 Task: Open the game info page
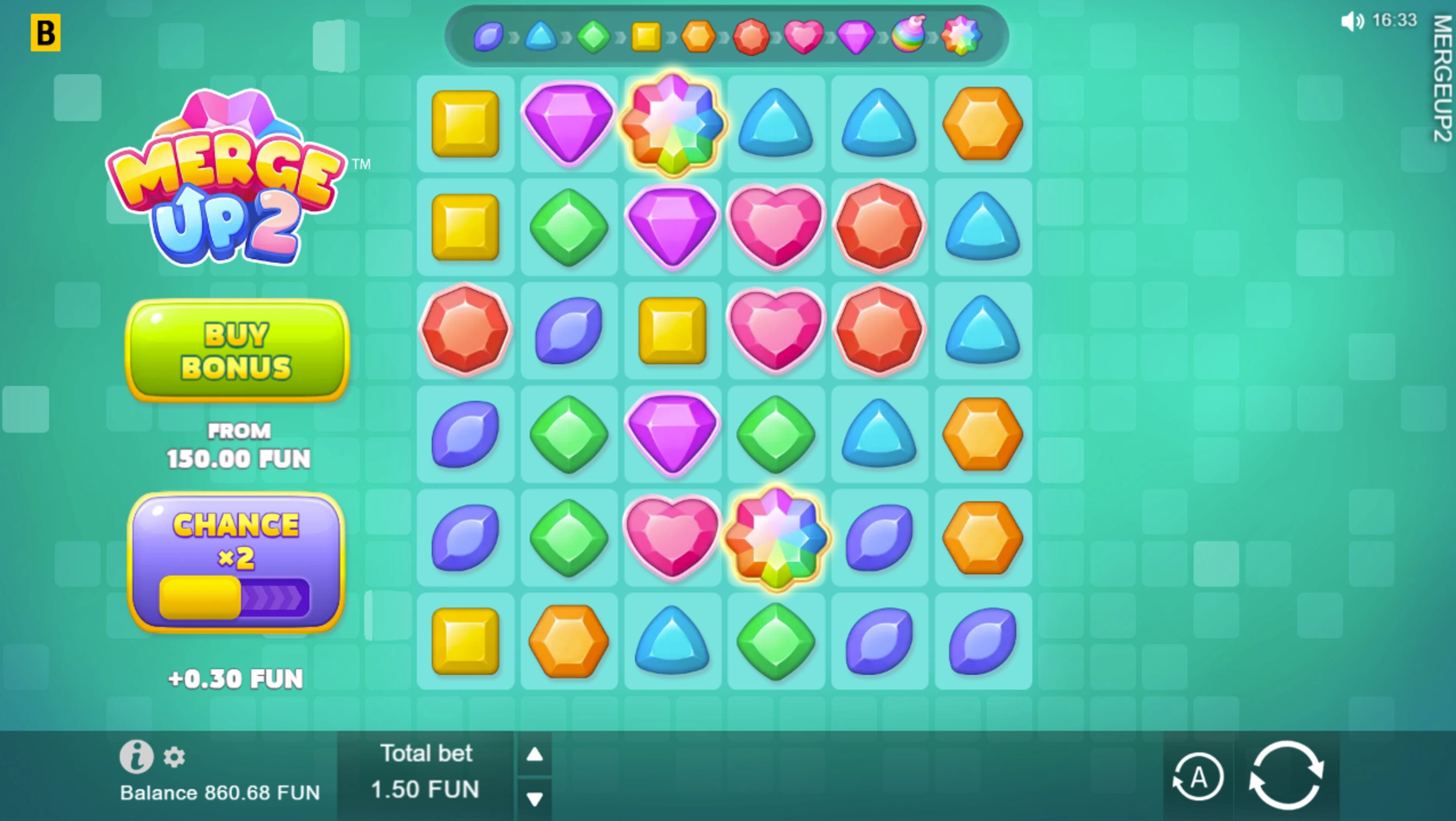[x=136, y=757]
